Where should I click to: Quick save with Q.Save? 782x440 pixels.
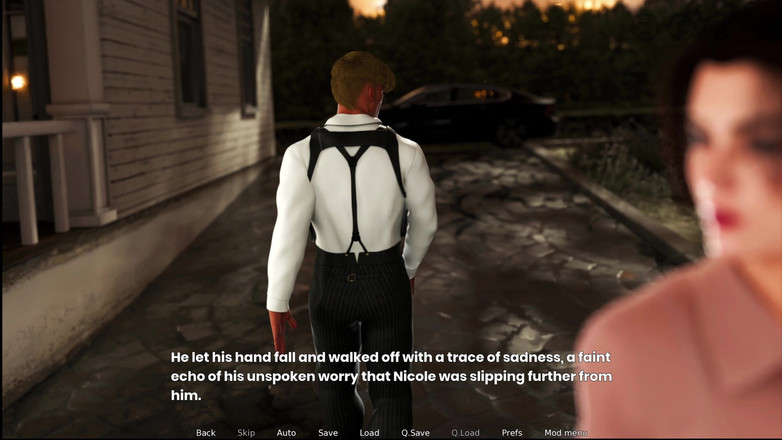point(415,433)
